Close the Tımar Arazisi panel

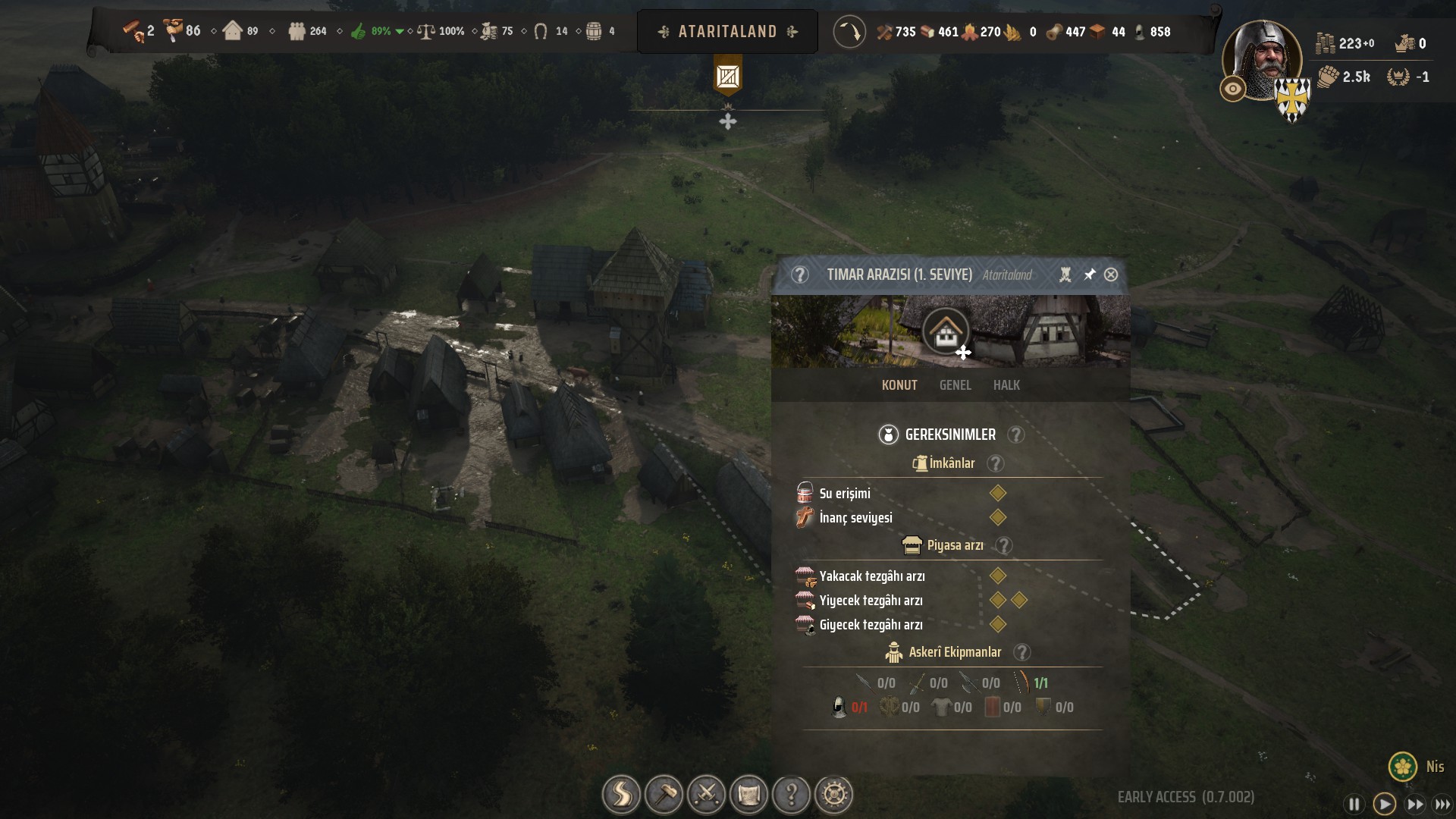click(1111, 275)
